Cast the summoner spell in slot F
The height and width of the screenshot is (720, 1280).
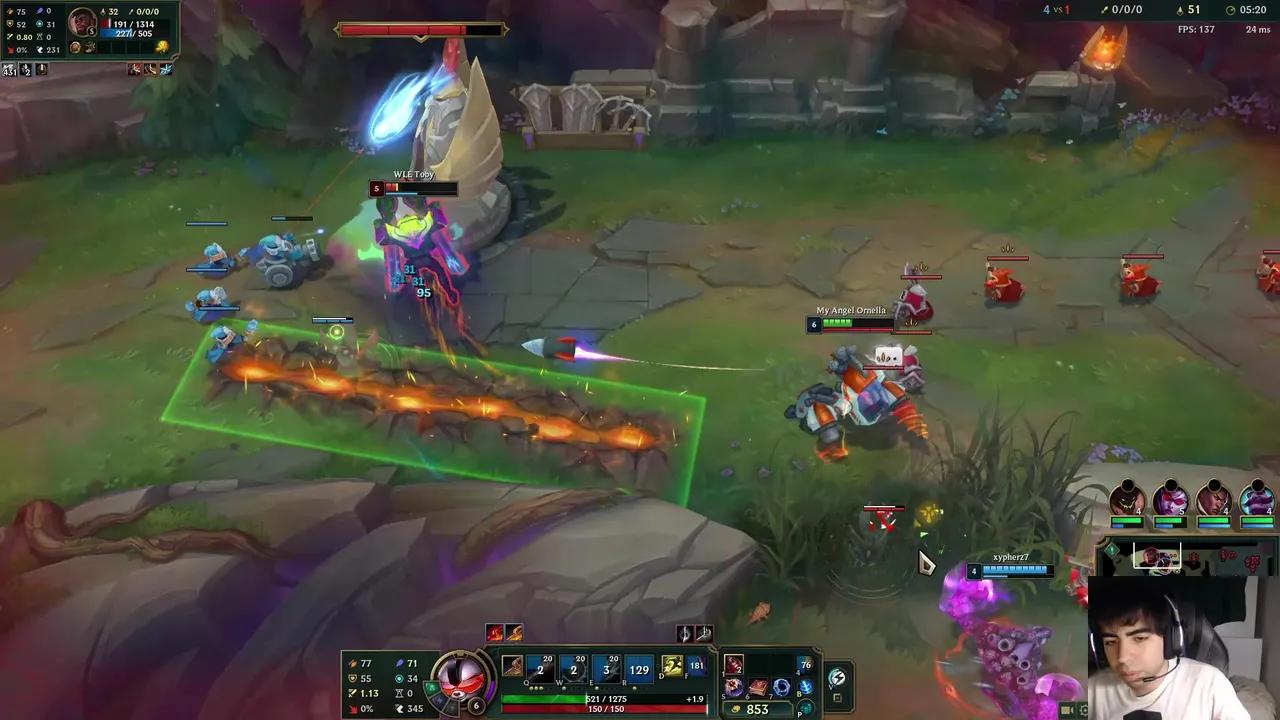[x=695, y=667]
